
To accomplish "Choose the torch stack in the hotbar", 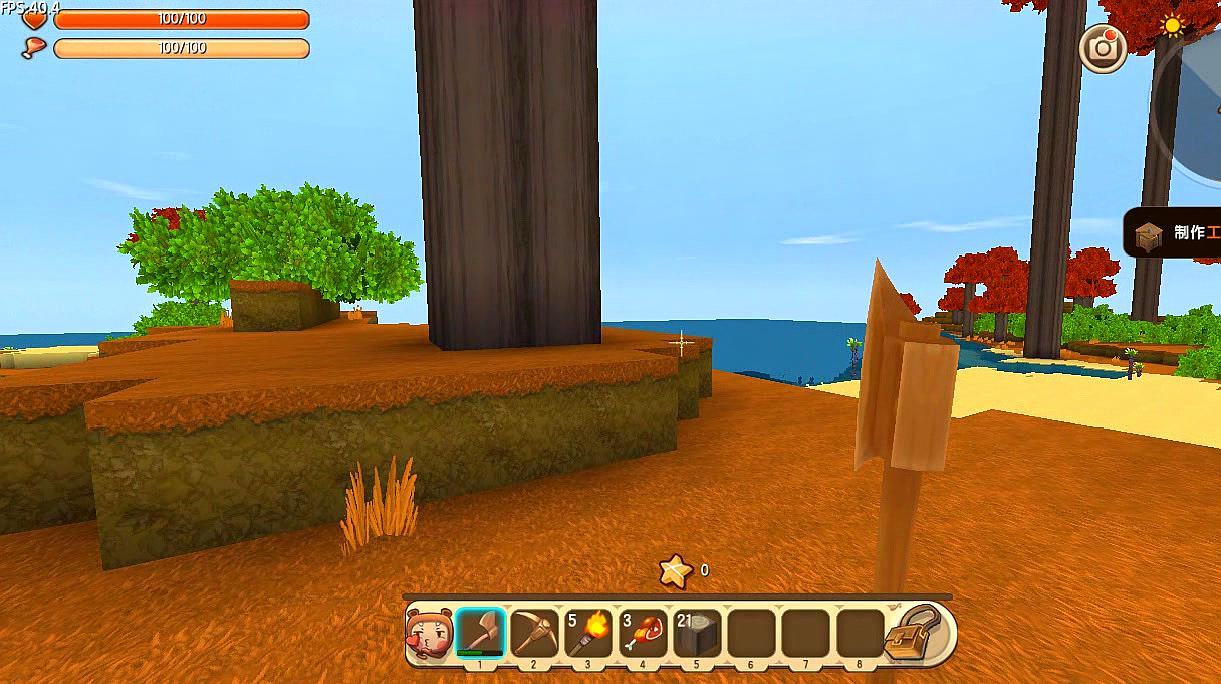I will click(589, 632).
